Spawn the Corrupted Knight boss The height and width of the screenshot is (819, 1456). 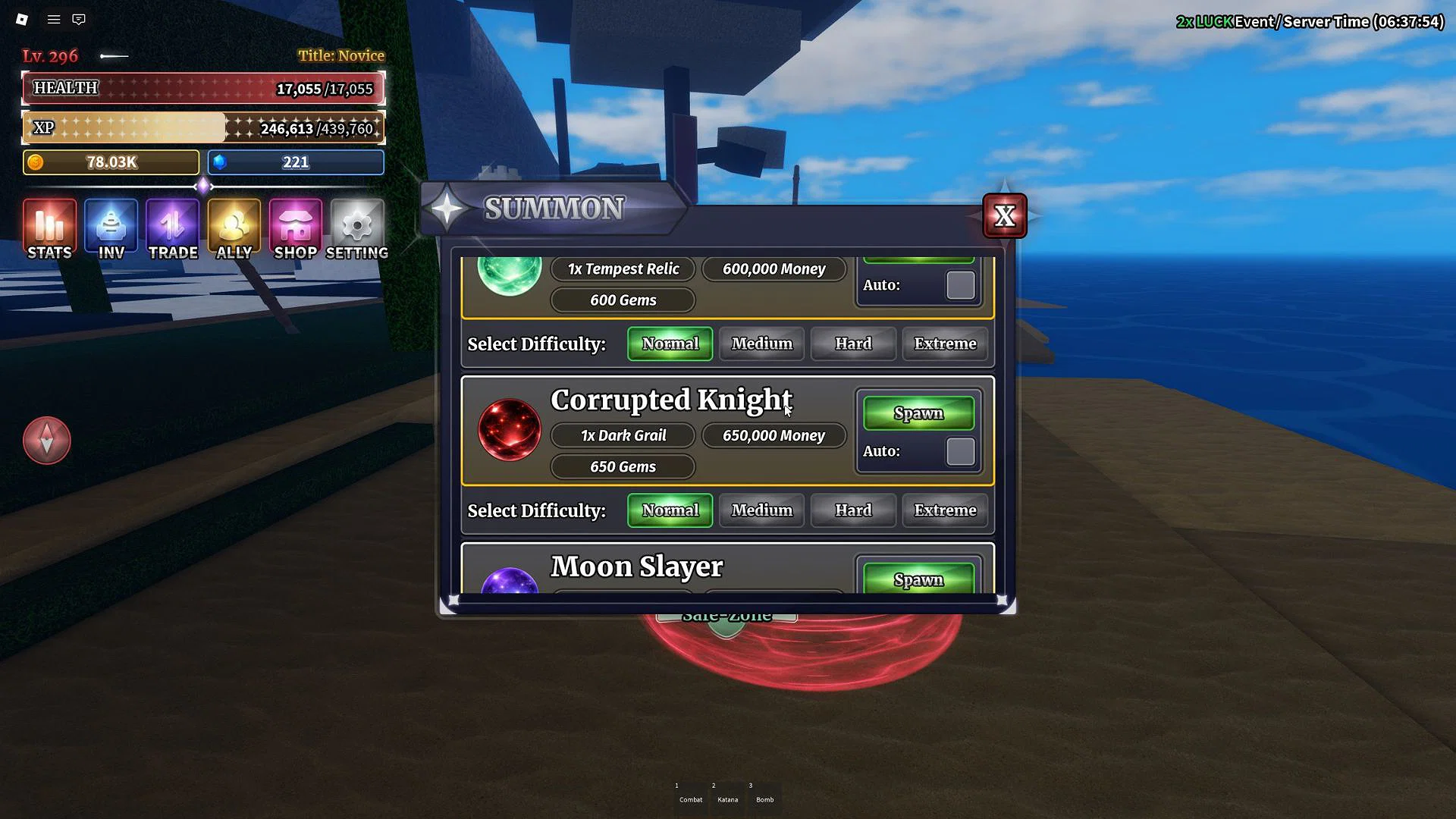(x=918, y=413)
